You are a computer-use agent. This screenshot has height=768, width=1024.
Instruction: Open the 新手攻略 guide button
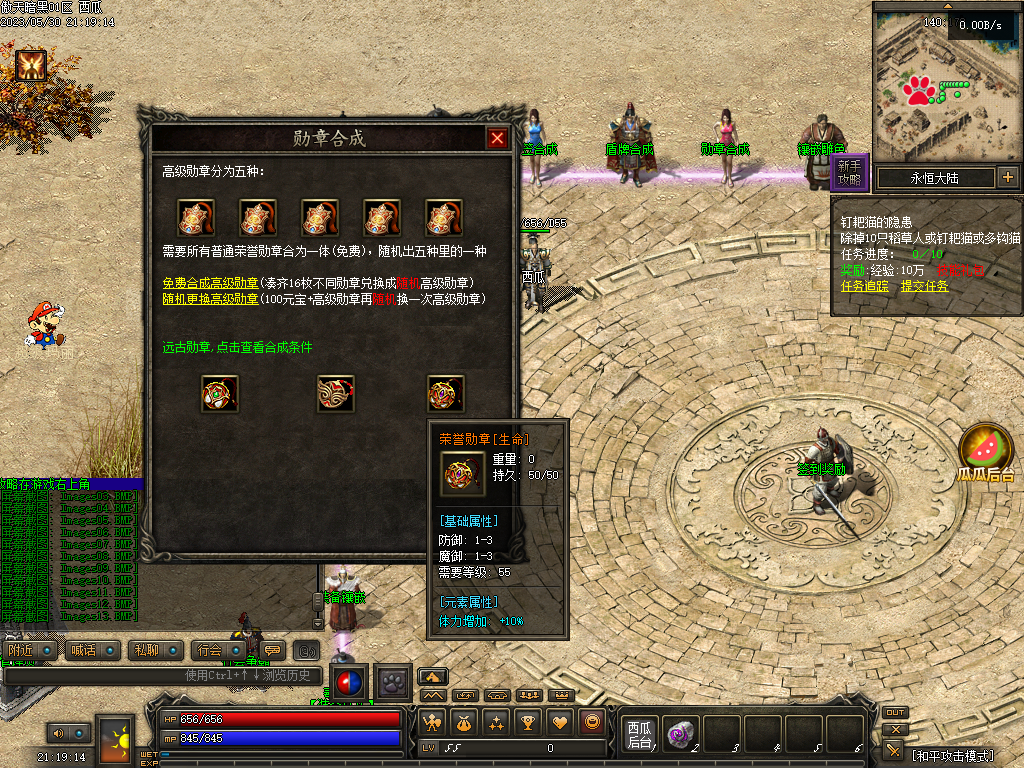(849, 173)
